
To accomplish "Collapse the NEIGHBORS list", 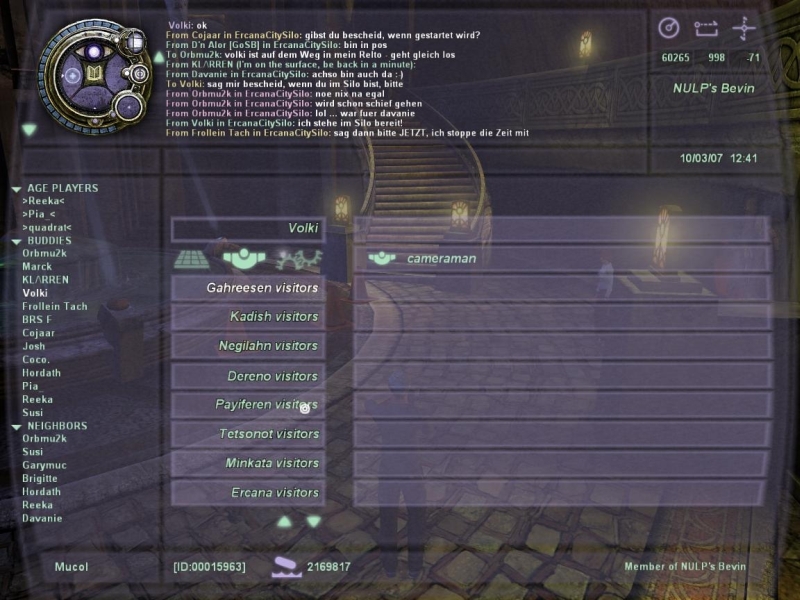I will (x=16, y=426).
